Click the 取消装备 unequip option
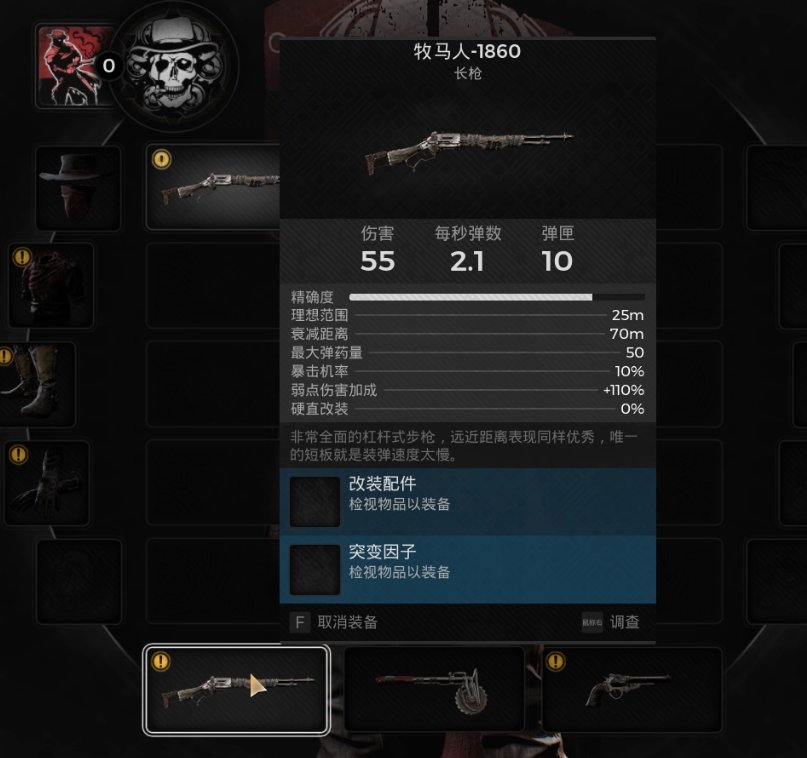This screenshot has width=807, height=758. coord(334,622)
